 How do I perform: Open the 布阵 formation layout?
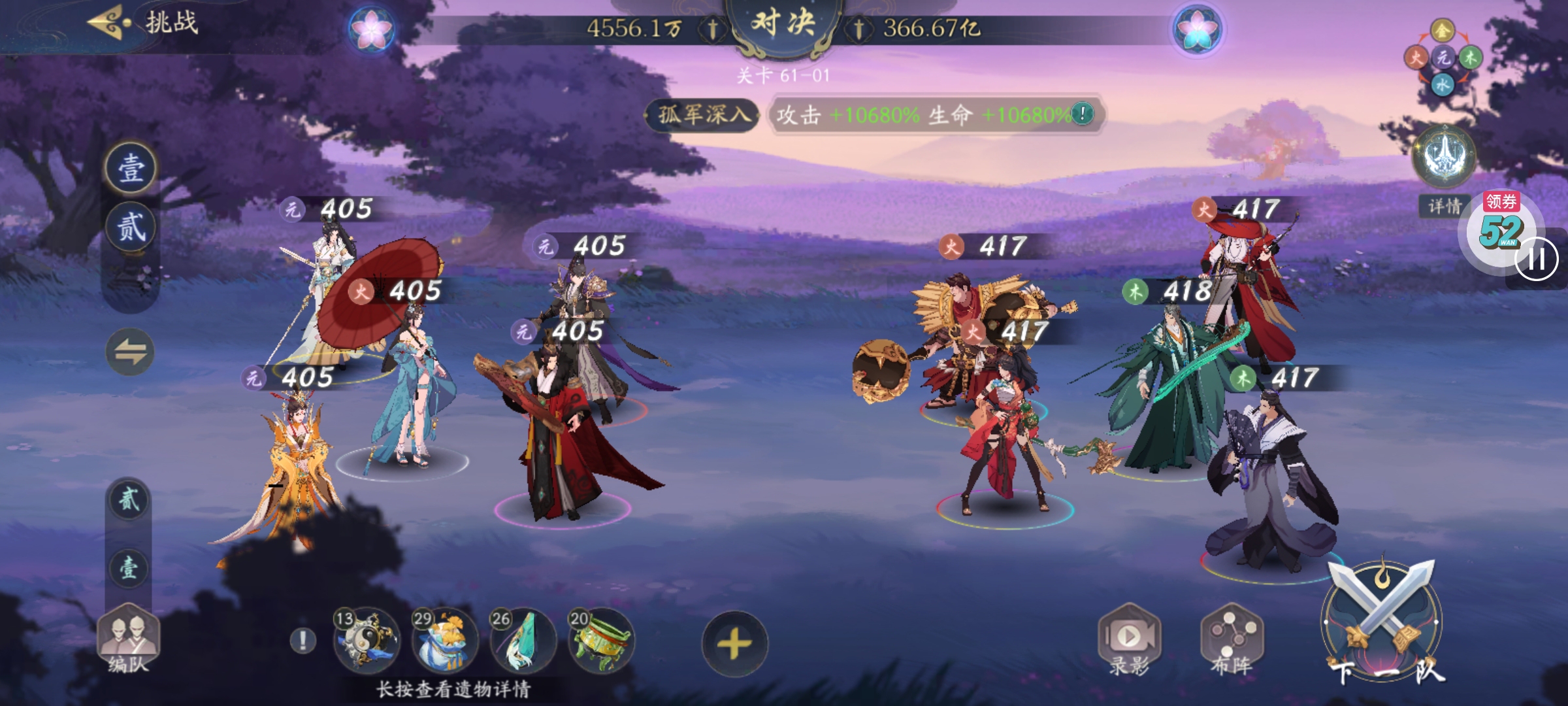coord(1232,641)
